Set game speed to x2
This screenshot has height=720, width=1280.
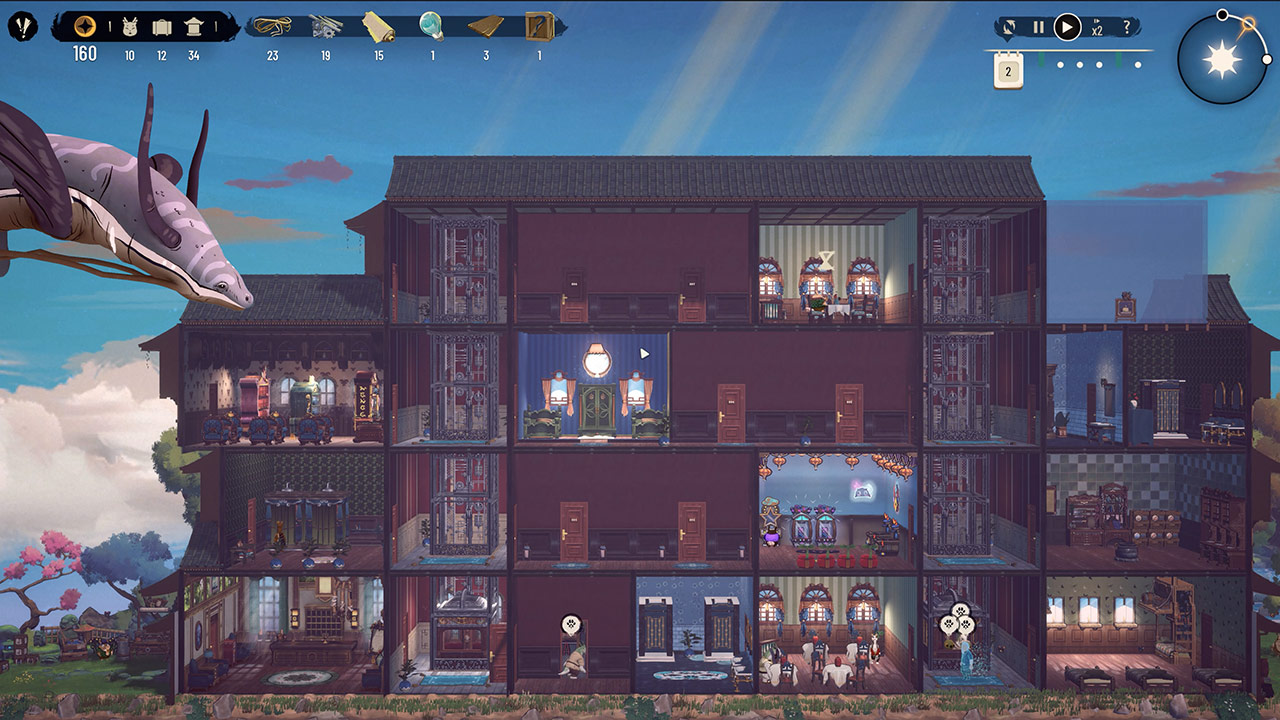(1097, 29)
